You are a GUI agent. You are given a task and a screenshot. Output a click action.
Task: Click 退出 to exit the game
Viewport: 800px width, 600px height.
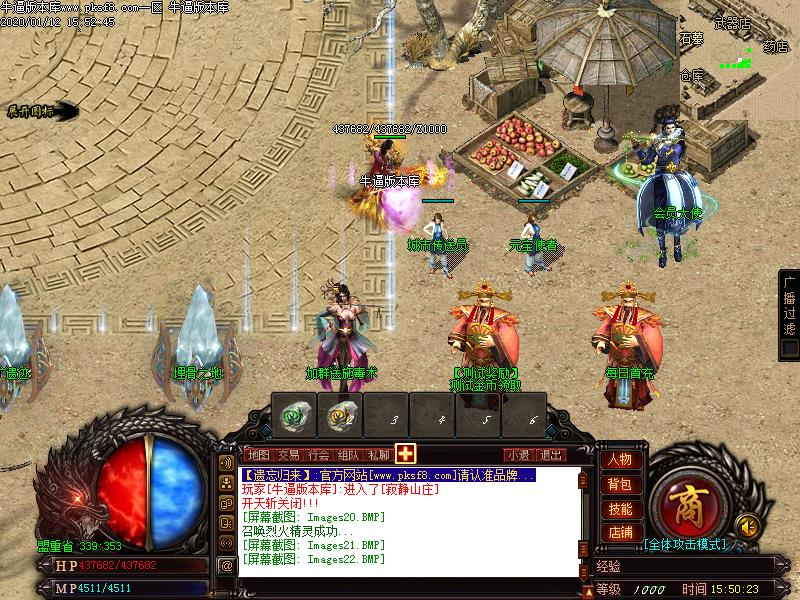pos(551,455)
